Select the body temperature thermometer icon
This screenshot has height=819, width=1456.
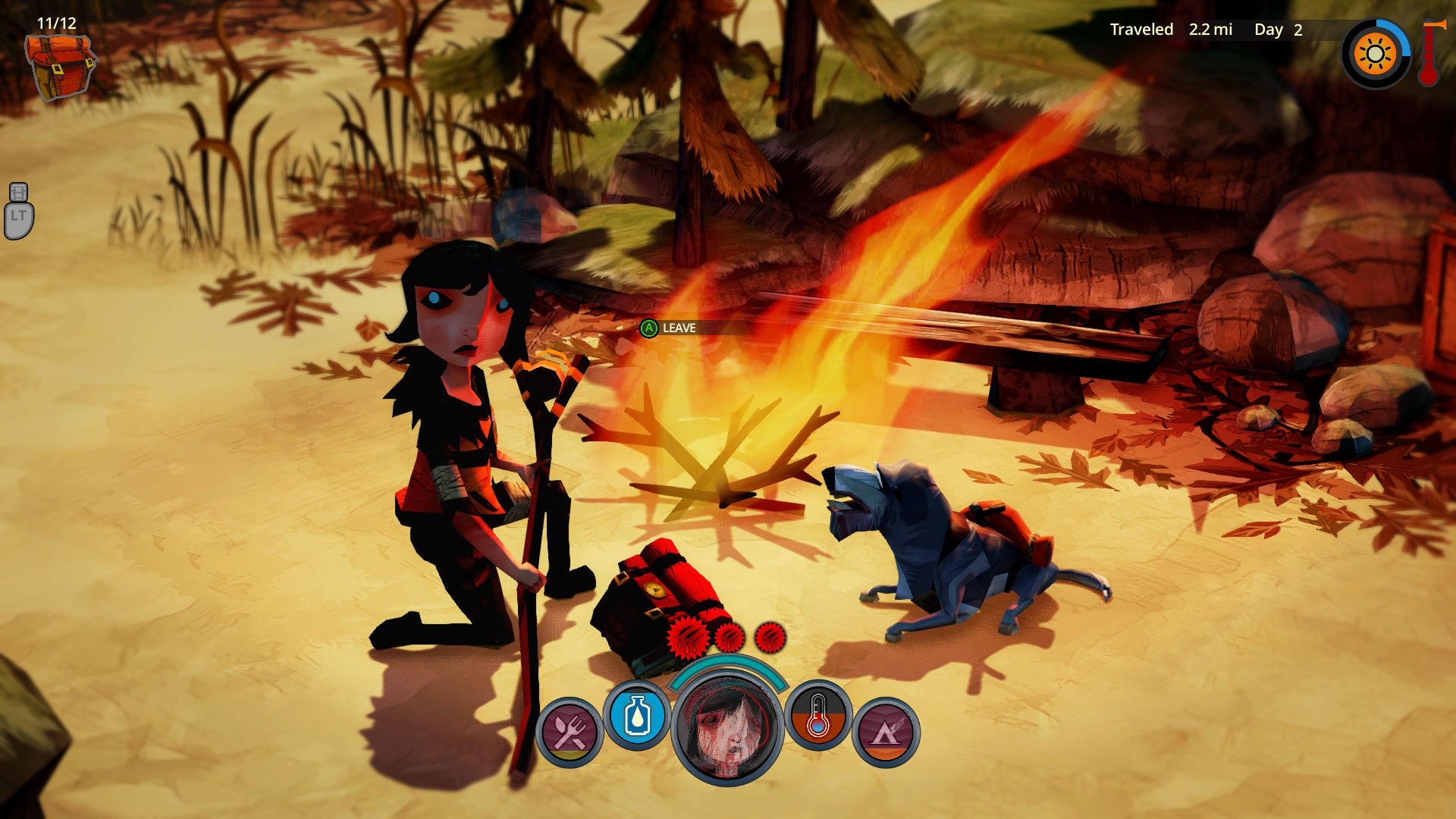[817, 715]
